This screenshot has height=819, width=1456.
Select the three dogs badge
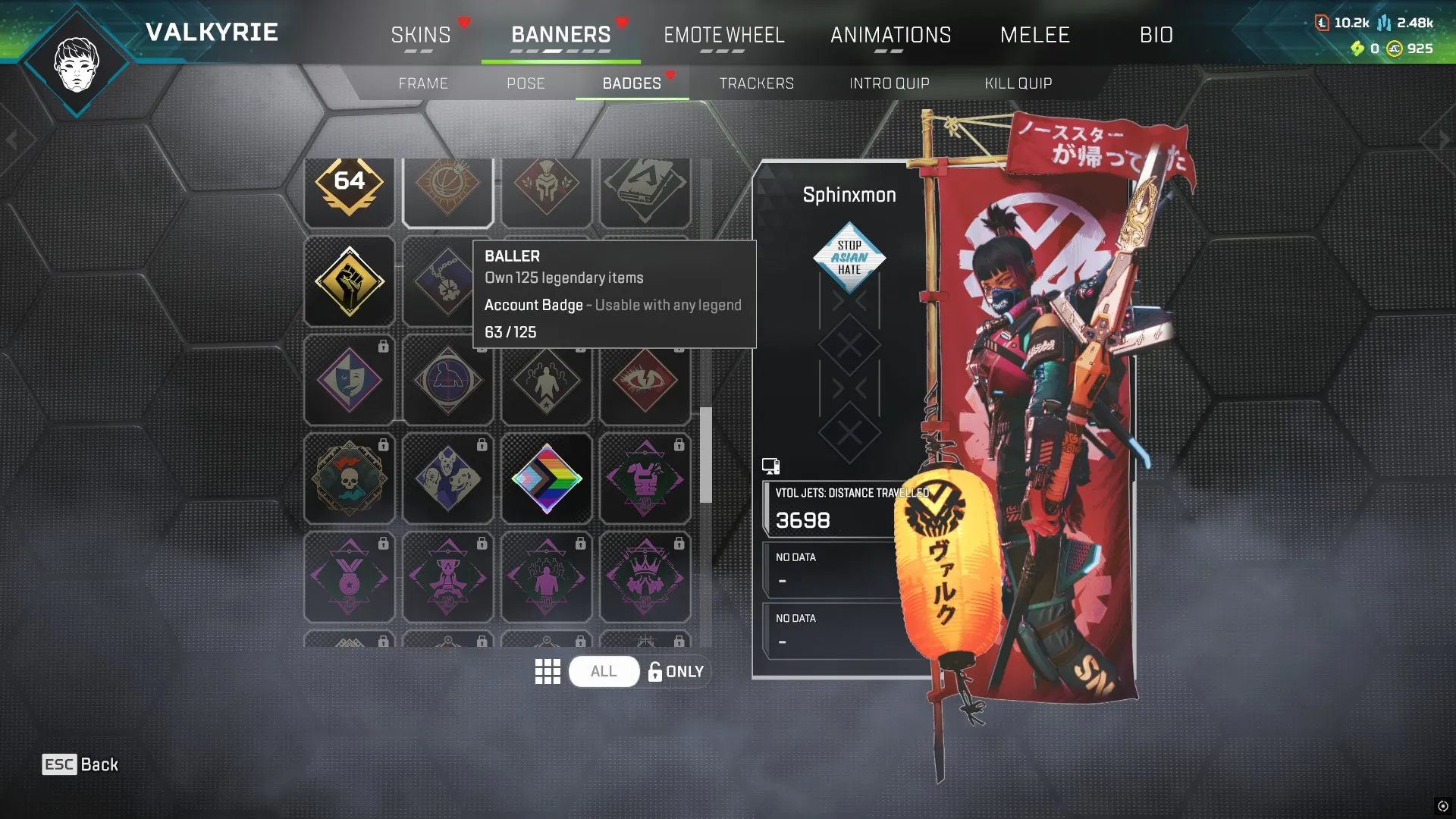coord(447,478)
